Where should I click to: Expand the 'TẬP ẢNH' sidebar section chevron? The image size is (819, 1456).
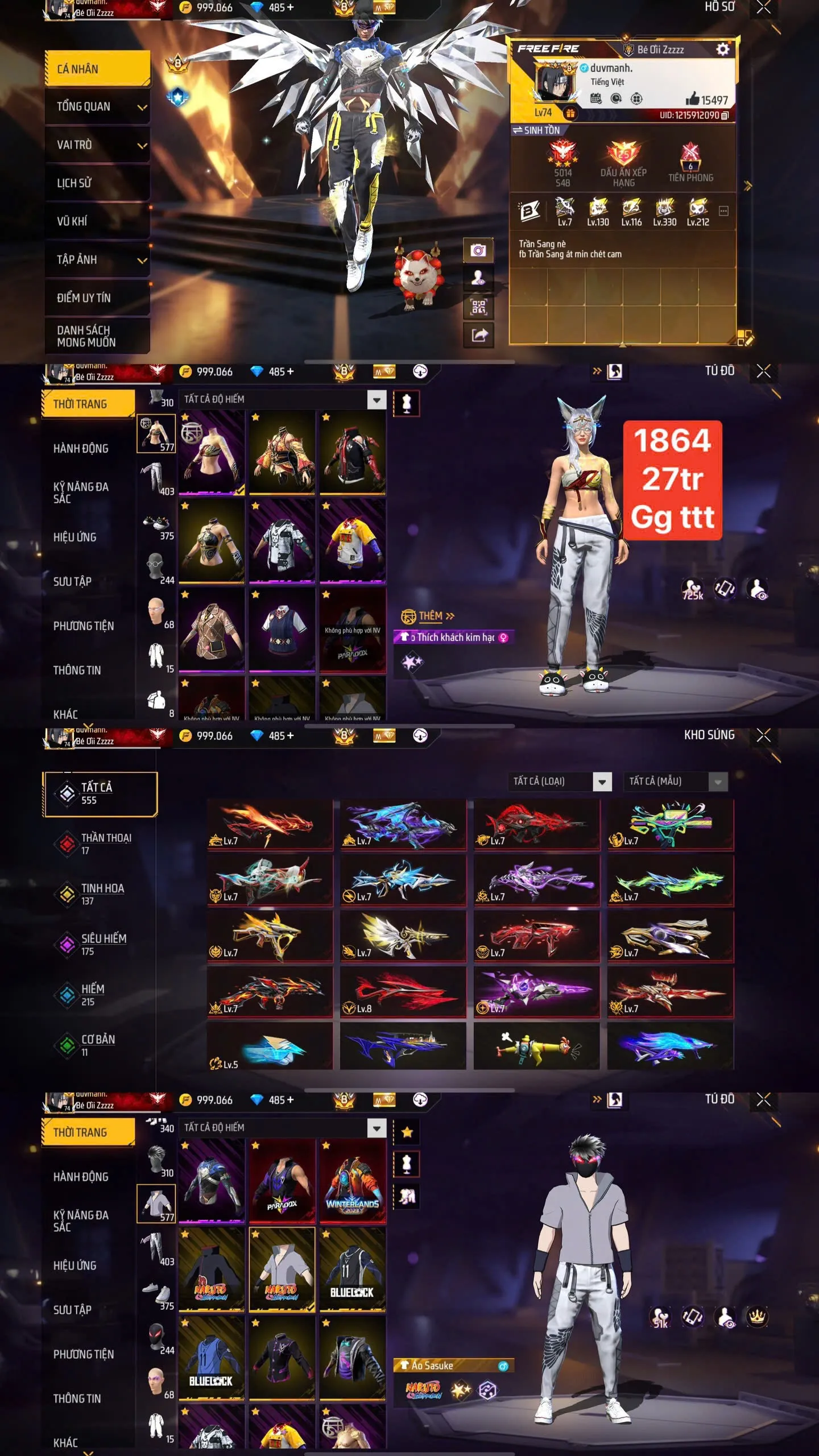pos(140,260)
